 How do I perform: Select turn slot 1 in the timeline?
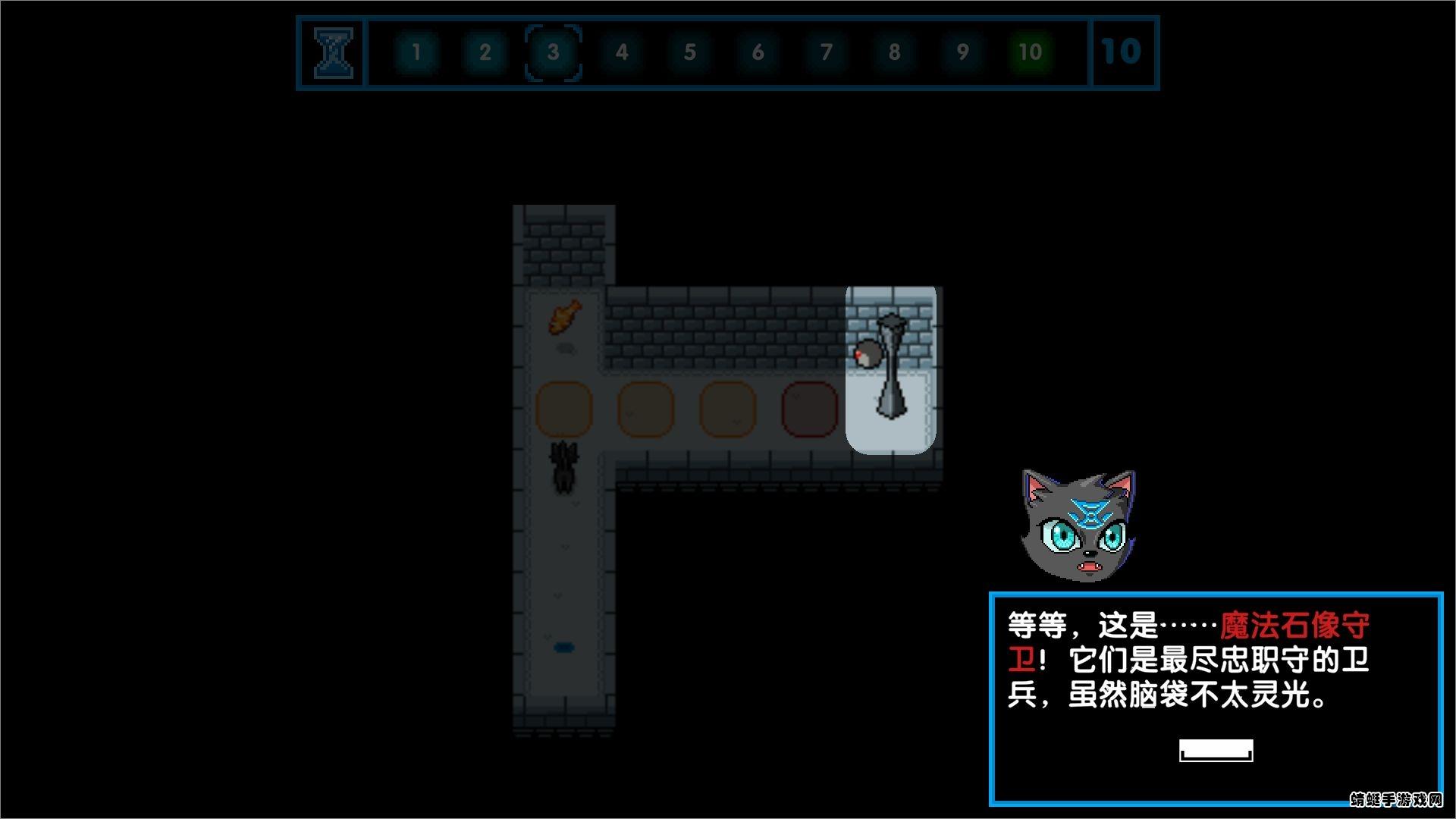[x=416, y=52]
